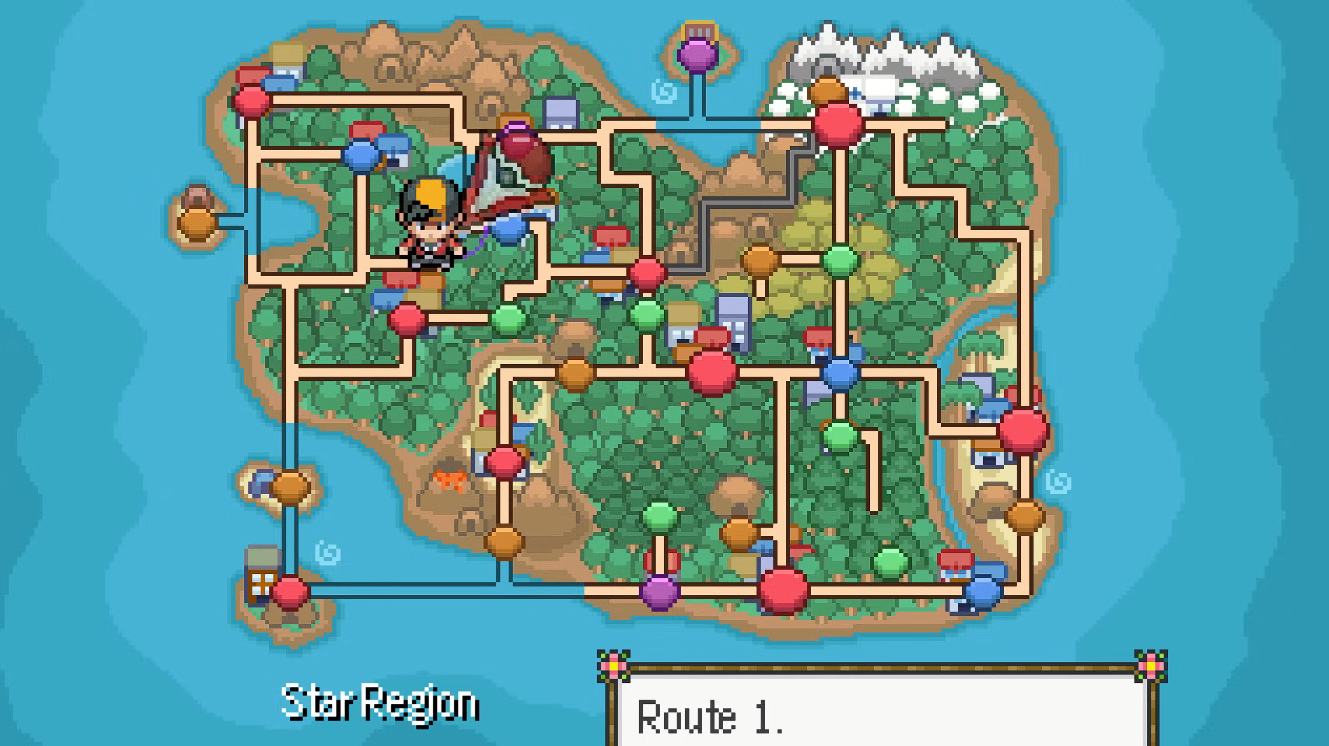Screen dimensions: 1329x746
Task: Choose the large red marker on the eastern beach
Action: (x=1023, y=431)
